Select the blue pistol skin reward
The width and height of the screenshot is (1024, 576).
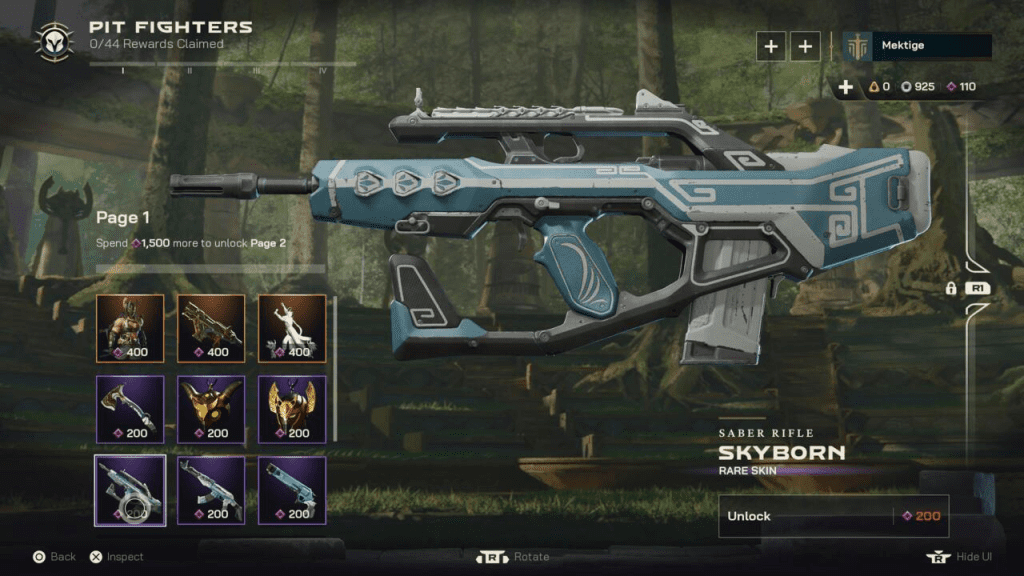292,490
